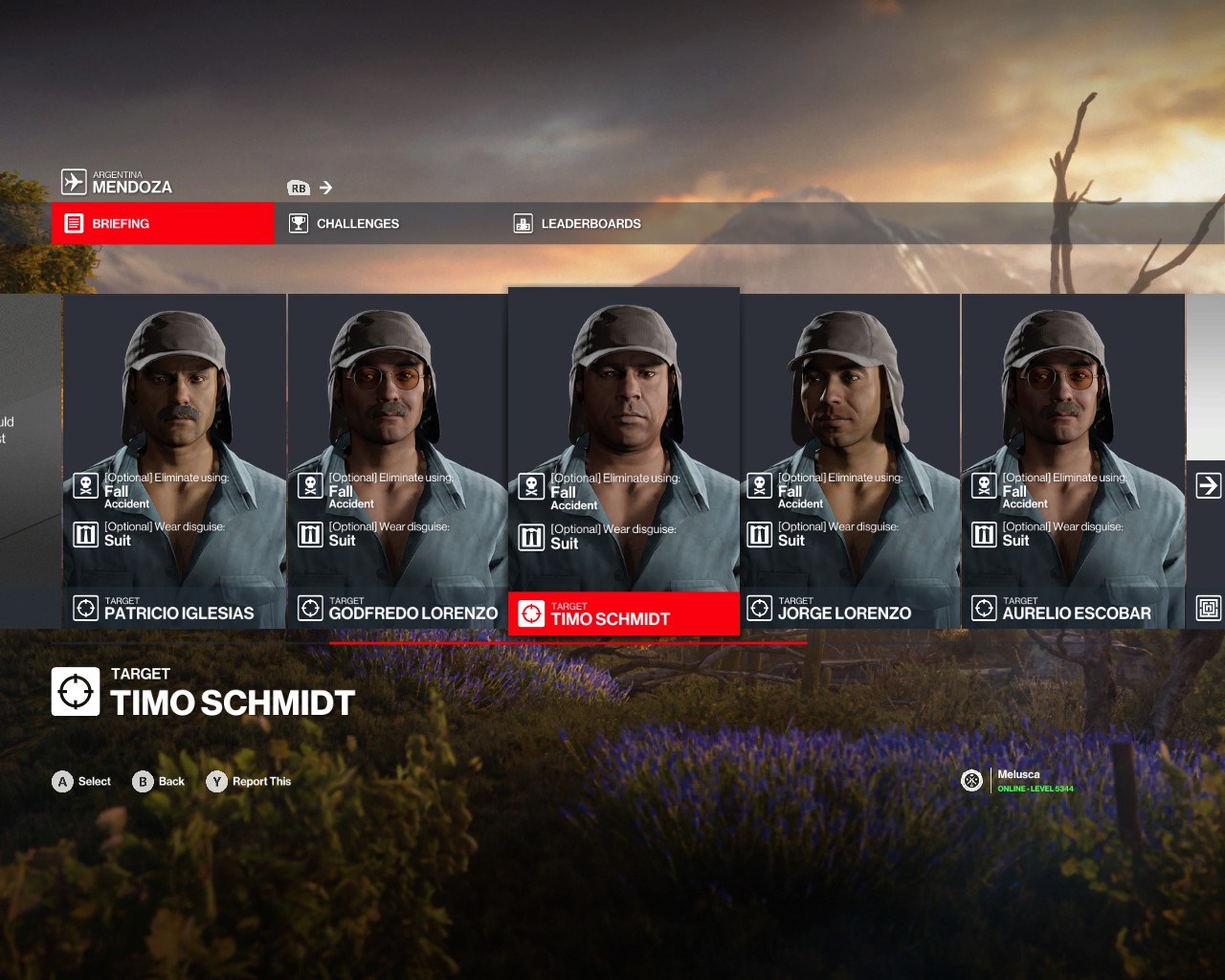Switch to the Briefing tab
This screenshot has height=980, width=1225.
[x=163, y=223]
